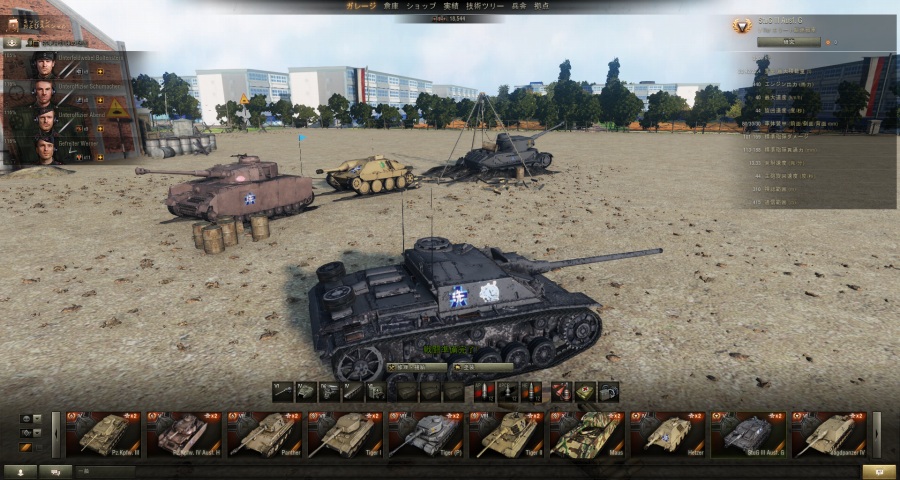Pick the Tiger (P) tank
The width and height of the screenshot is (900, 480).
pyautogui.click(x=425, y=434)
